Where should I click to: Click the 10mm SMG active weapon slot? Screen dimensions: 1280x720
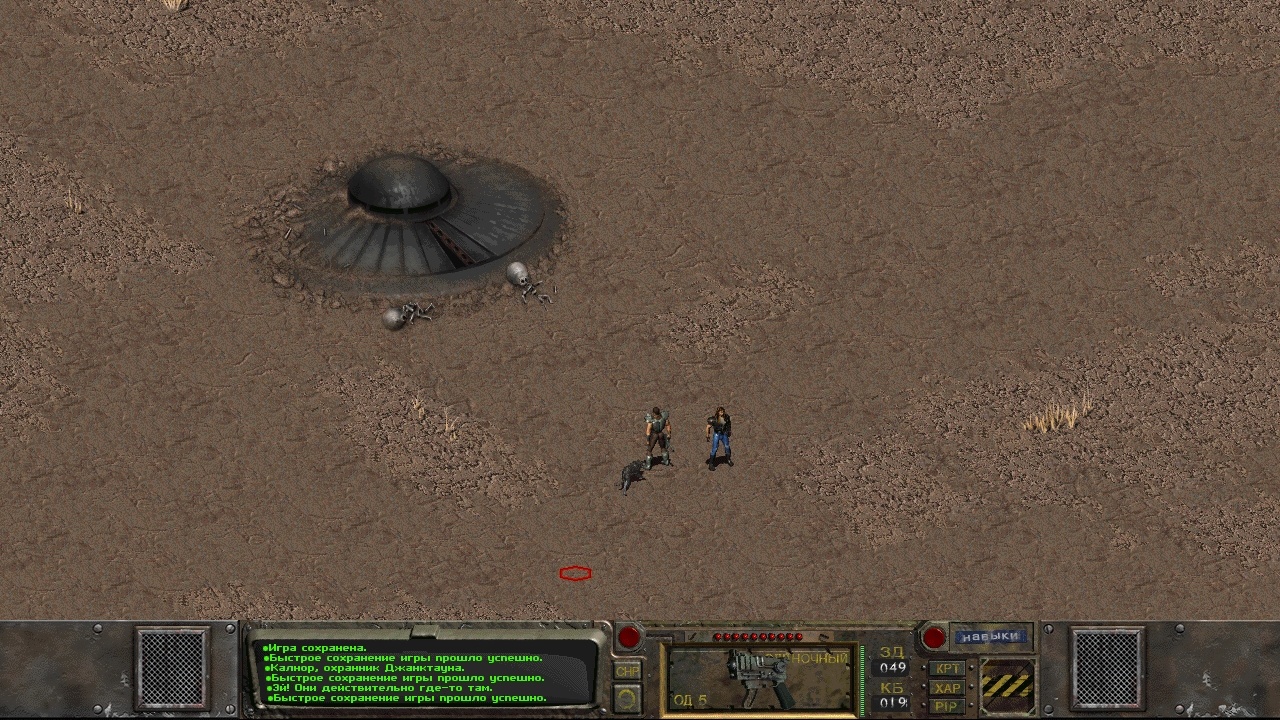[x=760, y=676]
